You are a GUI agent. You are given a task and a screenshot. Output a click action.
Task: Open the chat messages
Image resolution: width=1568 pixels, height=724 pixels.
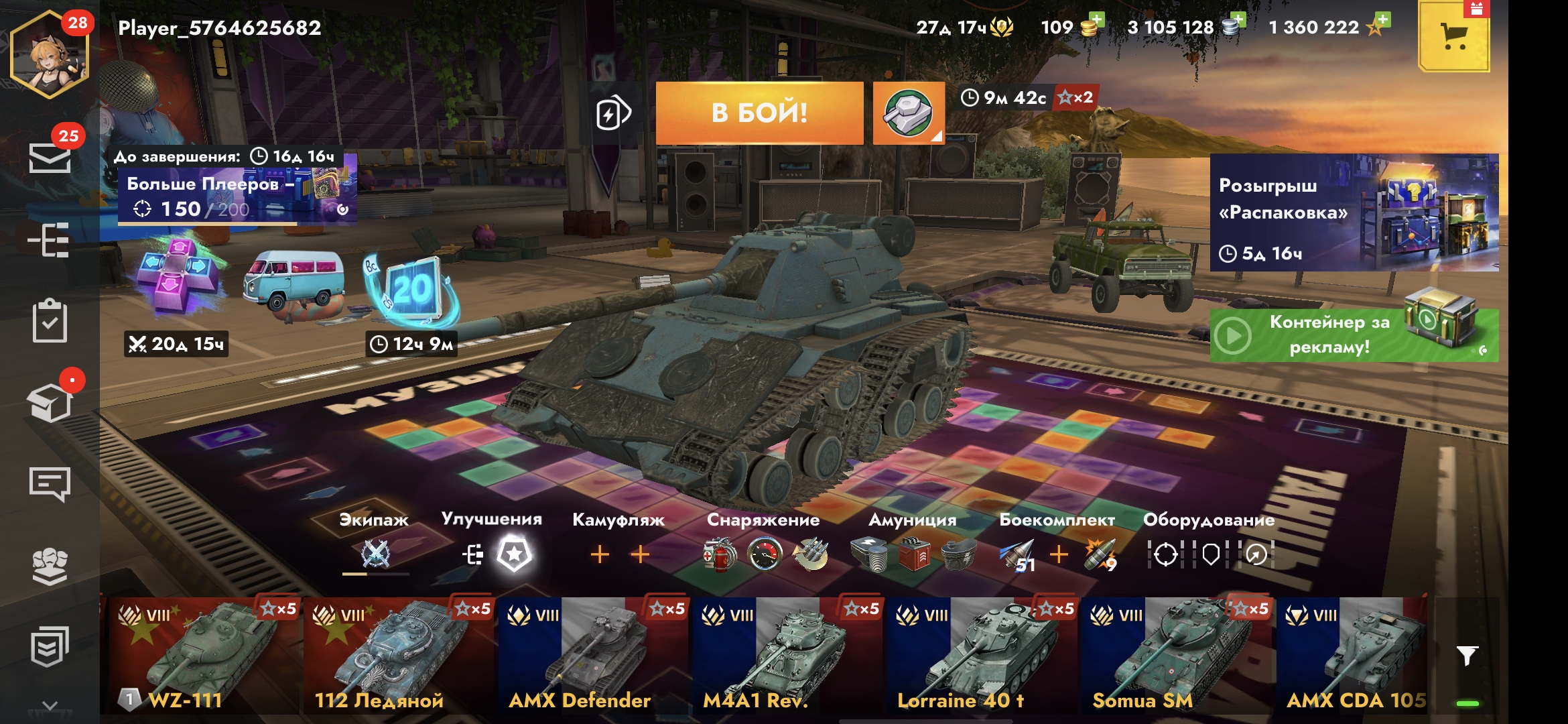[50, 484]
